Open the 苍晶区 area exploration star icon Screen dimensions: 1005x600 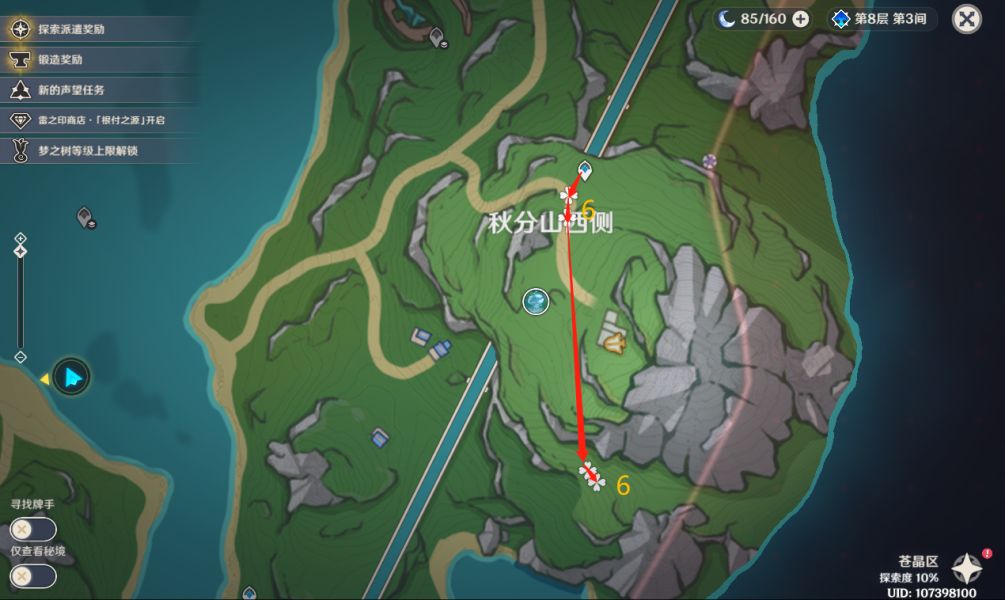[x=966, y=568]
